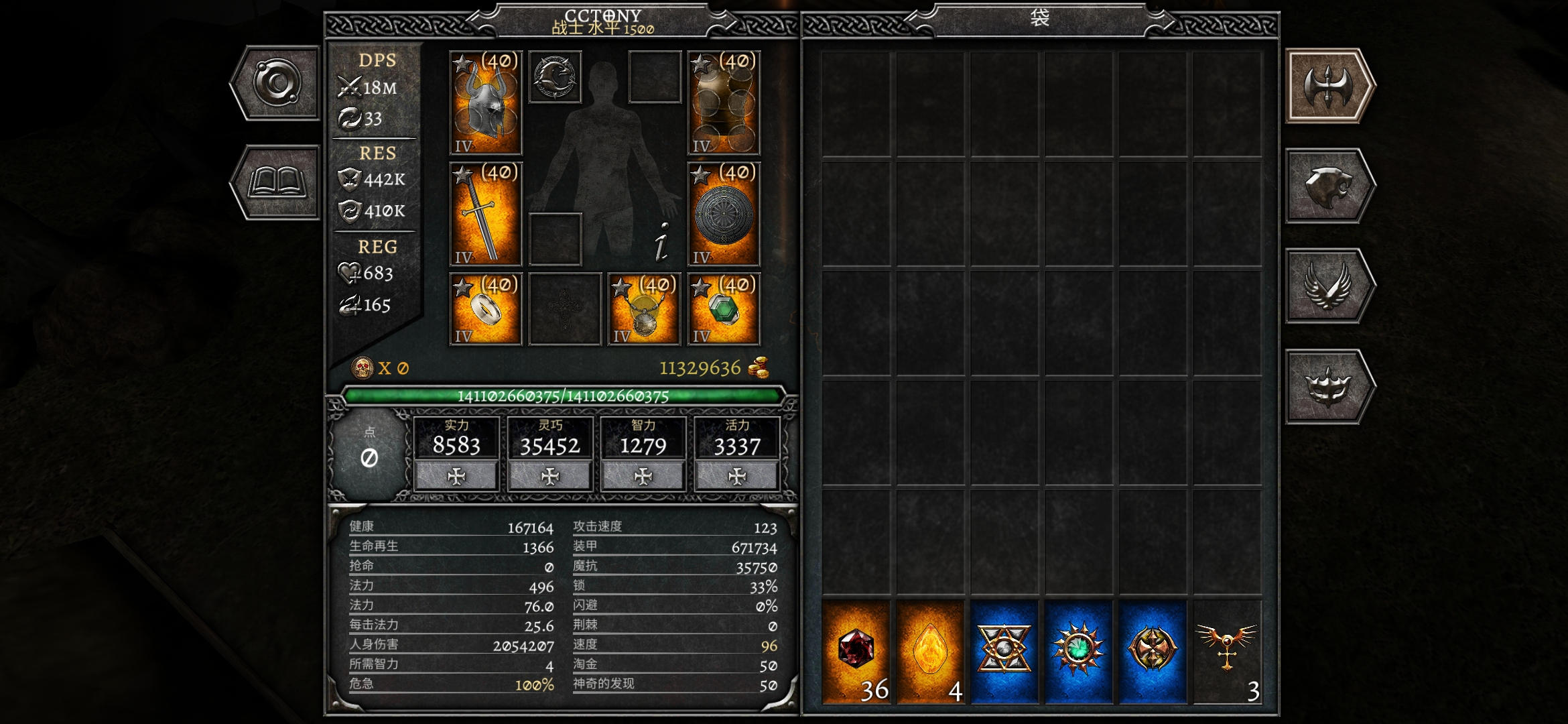Open the double-axe equipment tab
1568x724 pixels.
(1328, 86)
